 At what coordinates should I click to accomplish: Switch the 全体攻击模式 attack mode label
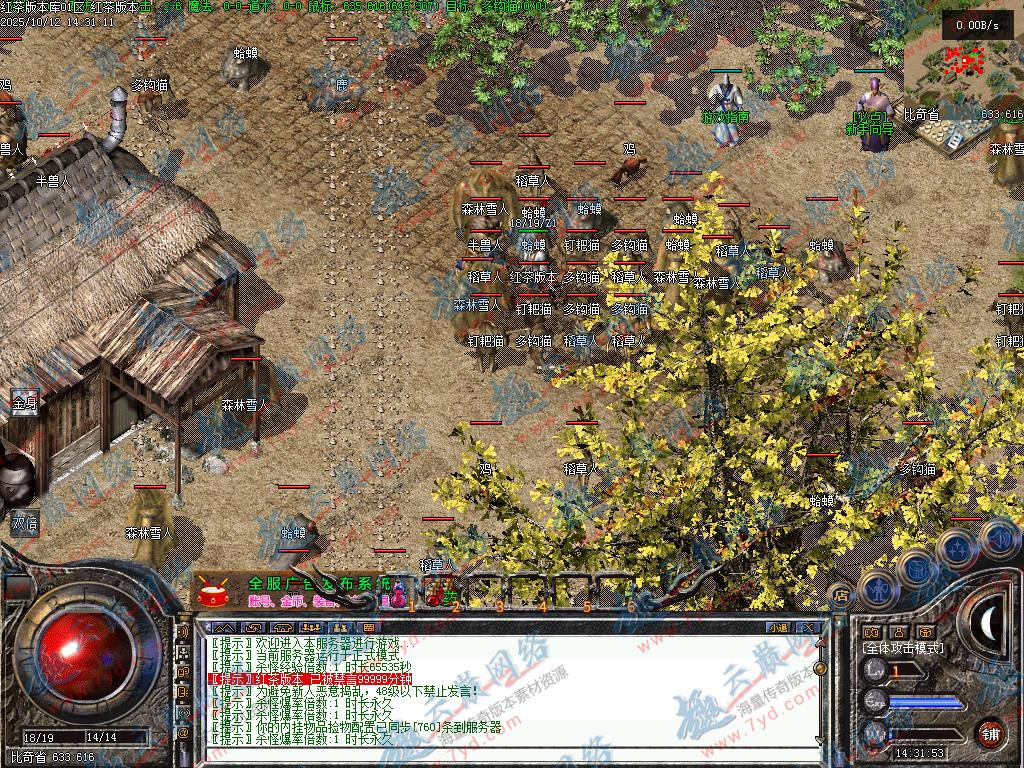click(x=902, y=648)
